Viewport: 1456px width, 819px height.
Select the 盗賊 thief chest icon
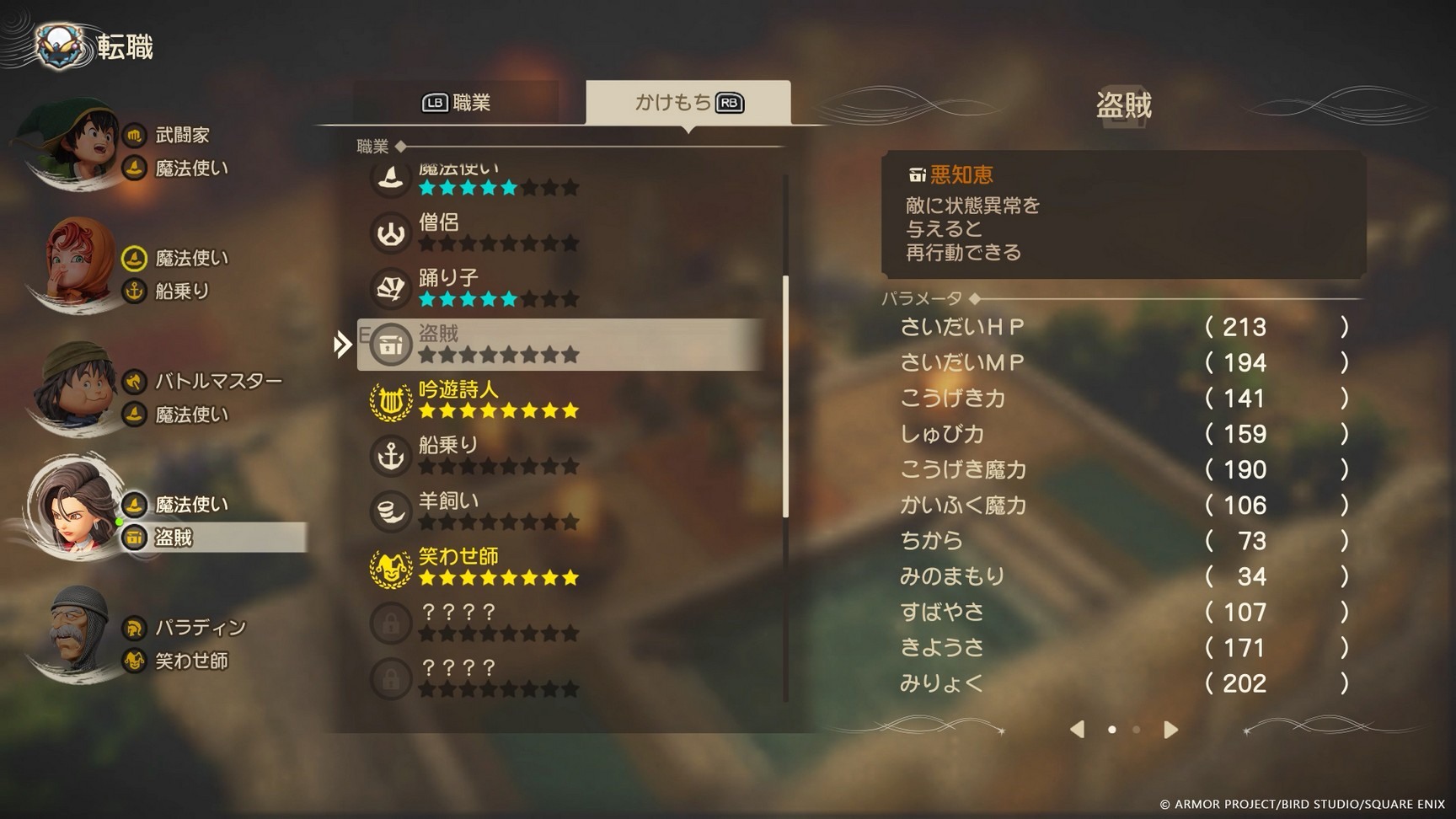coord(389,344)
